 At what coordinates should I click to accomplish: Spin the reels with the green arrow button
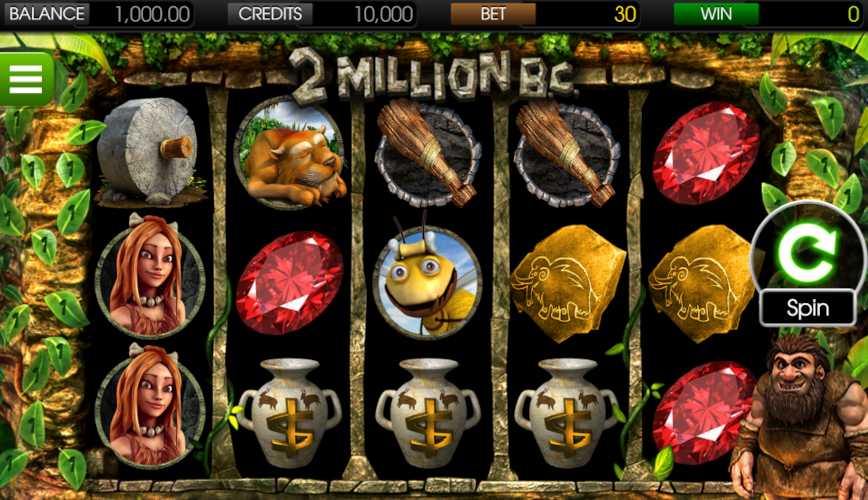(x=807, y=254)
